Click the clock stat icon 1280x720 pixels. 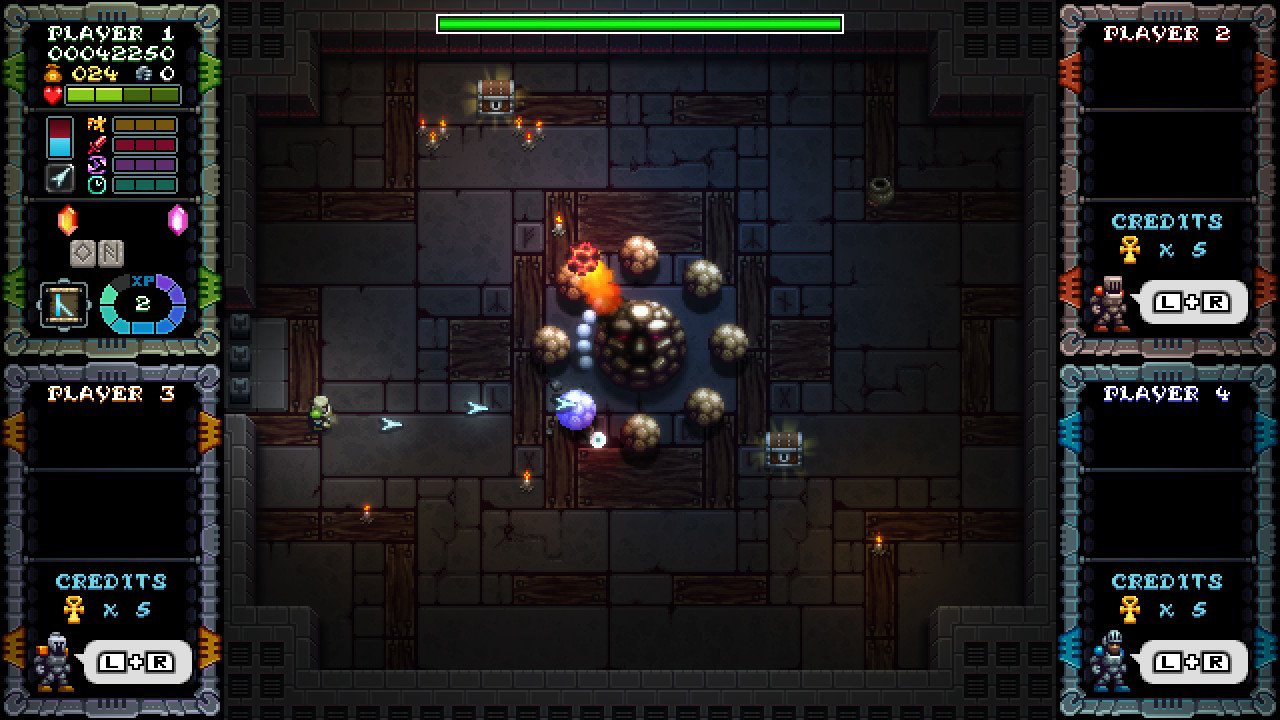point(98,185)
